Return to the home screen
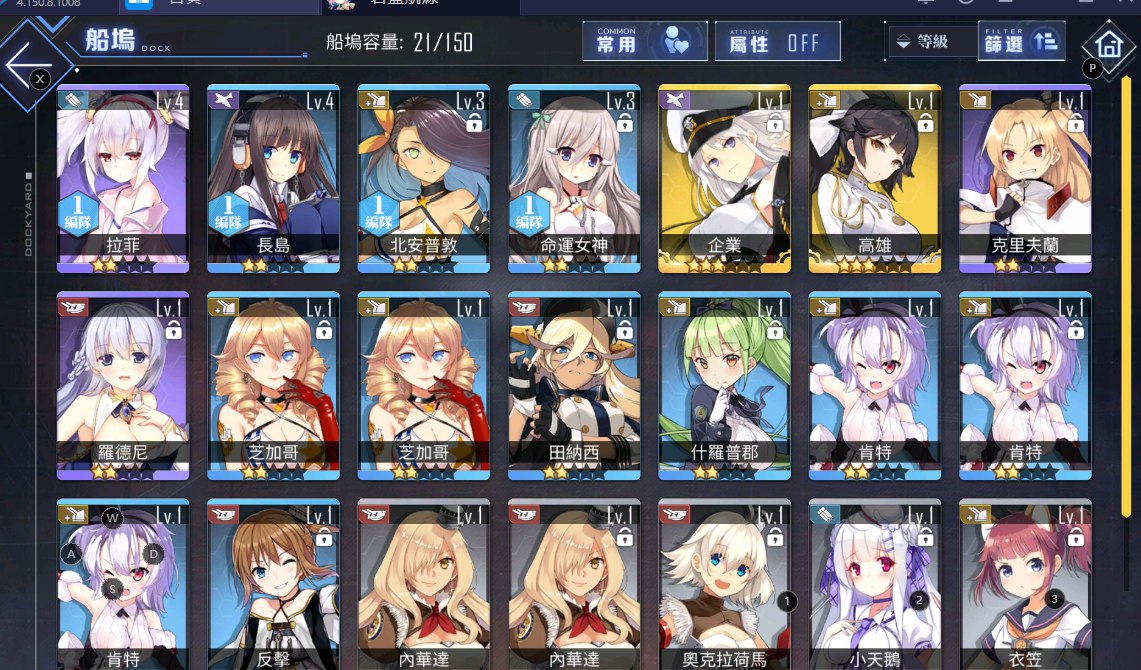This screenshot has width=1141, height=670. [x=1108, y=45]
